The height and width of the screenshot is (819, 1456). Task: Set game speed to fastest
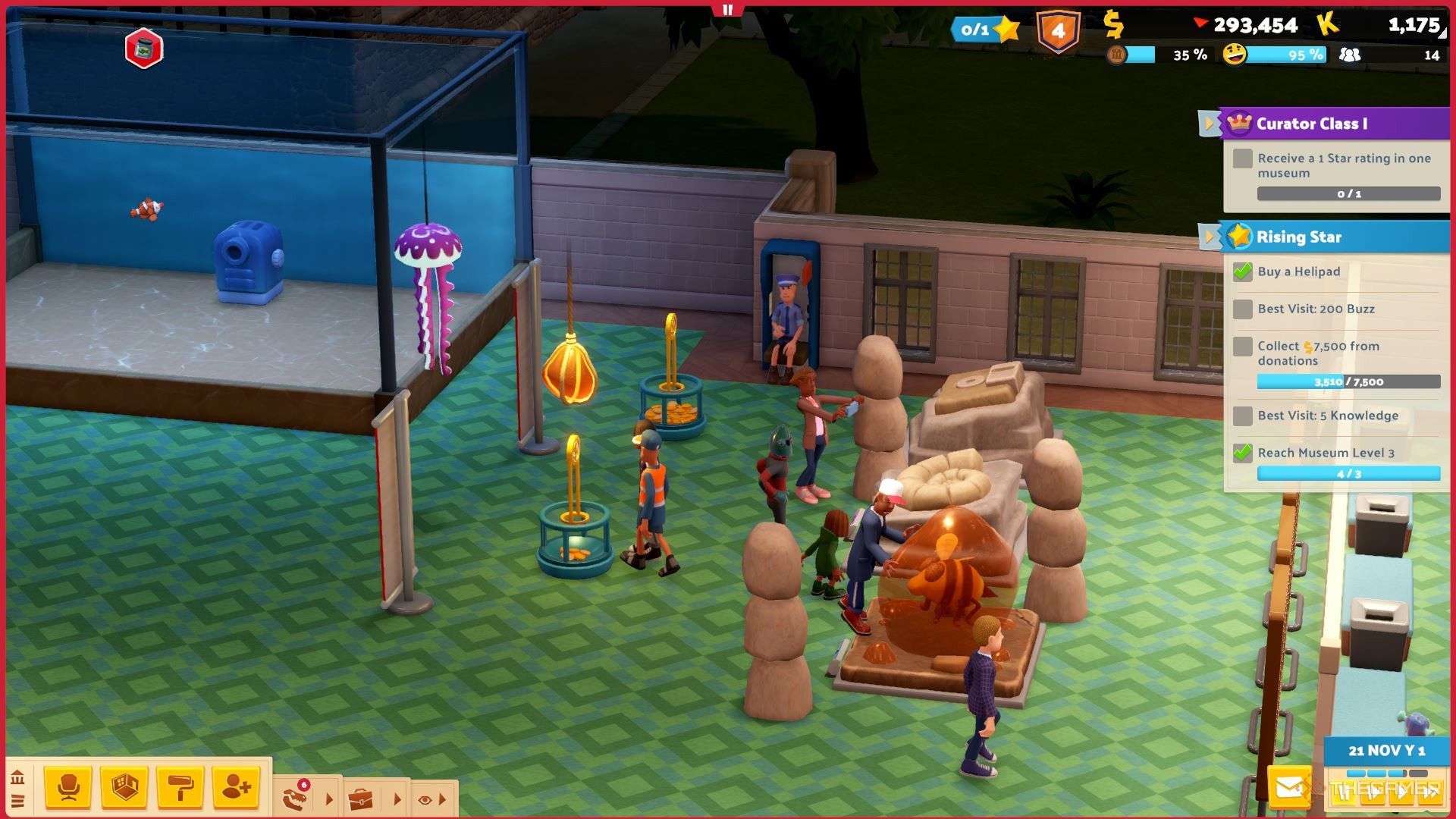coord(1430,793)
